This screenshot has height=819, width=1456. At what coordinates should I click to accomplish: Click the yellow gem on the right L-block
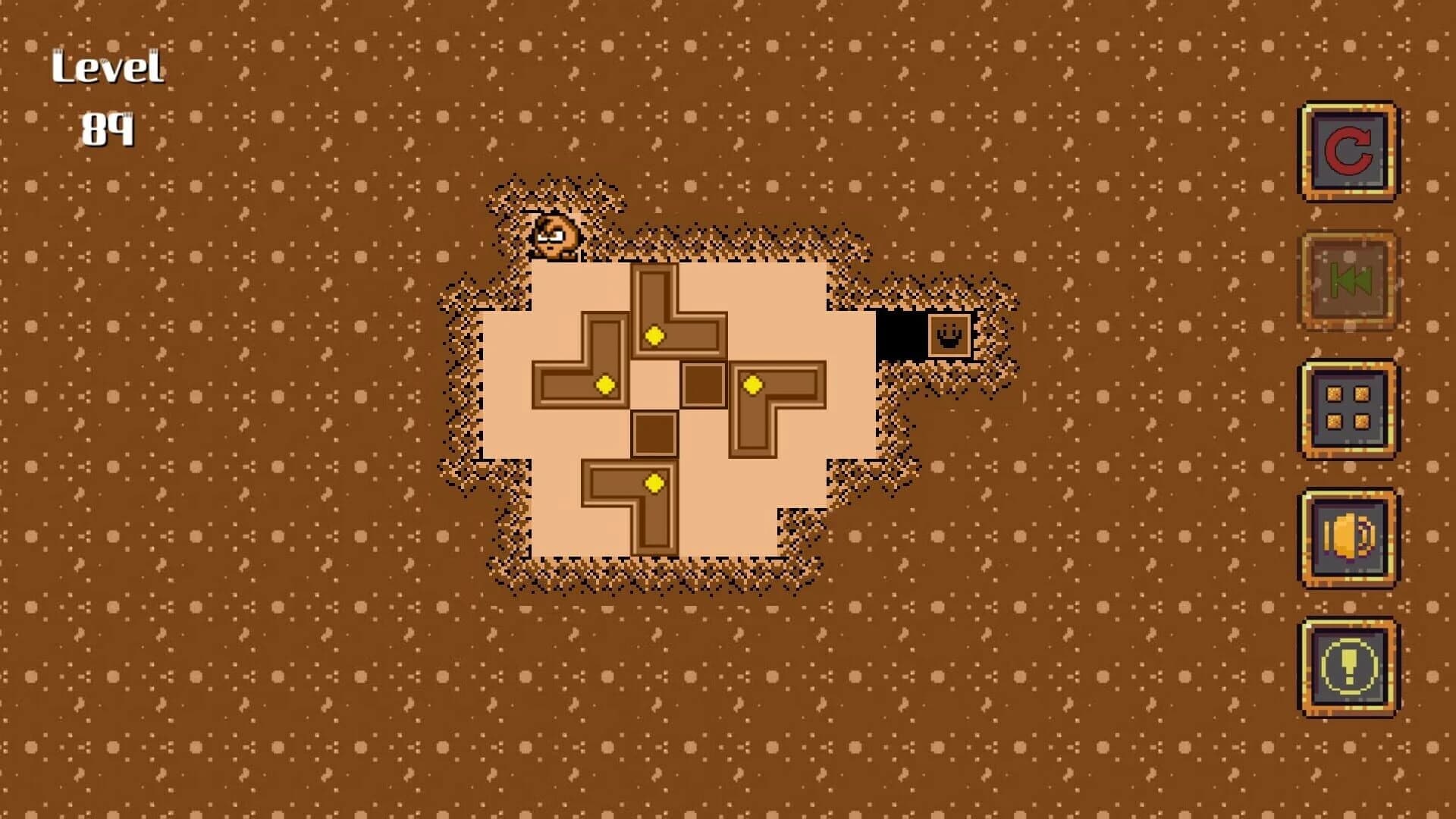(753, 386)
